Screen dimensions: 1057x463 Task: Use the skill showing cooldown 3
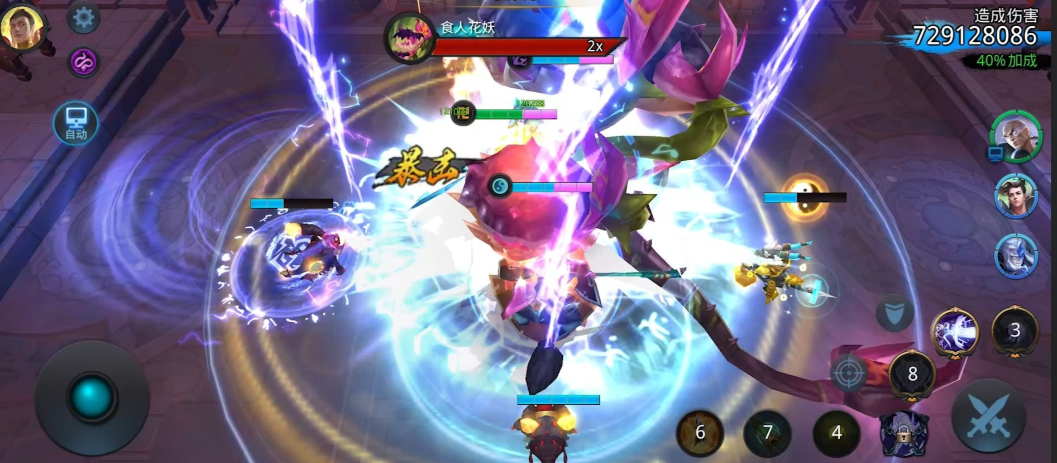[x=1014, y=331]
